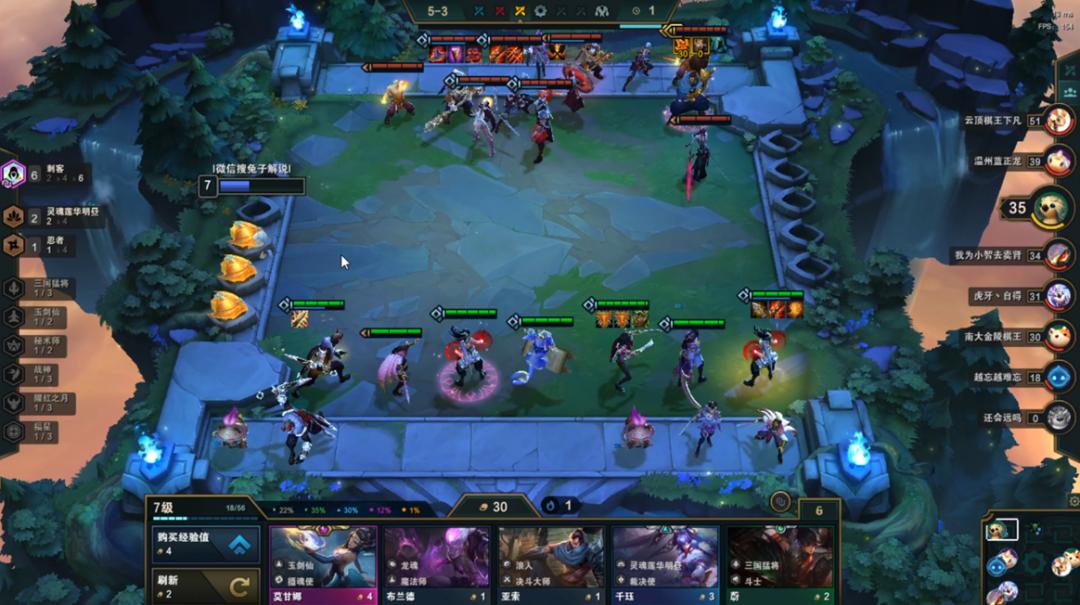Scout player 我为小智去卖肾's board
The width and height of the screenshot is (1080, 605).
[1059, 255]
